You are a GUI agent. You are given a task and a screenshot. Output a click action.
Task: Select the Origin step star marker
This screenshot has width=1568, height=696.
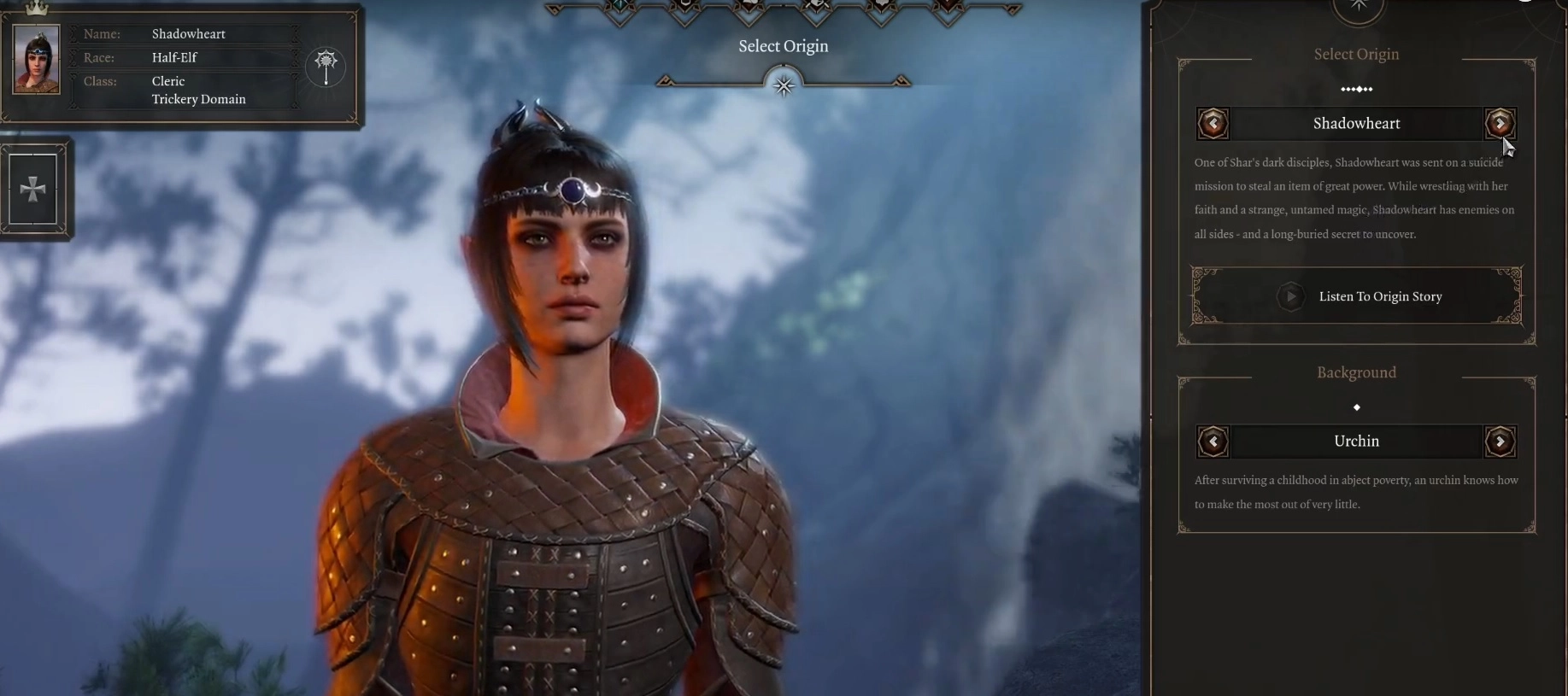pyautogui.click(x=784, y=85)
